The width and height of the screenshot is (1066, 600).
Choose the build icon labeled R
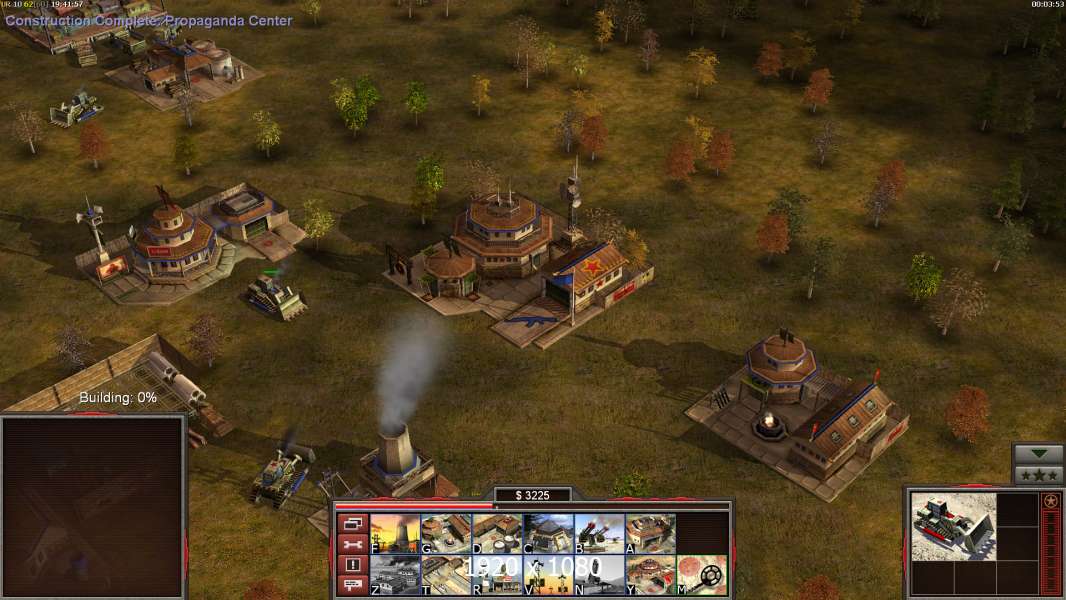point(497,575)
